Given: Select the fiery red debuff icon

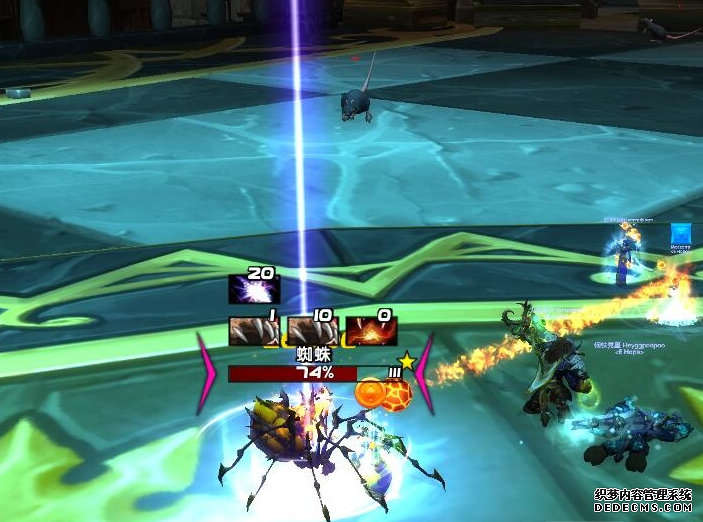Looking at the screenshot, I should click(x=371, y=331).
